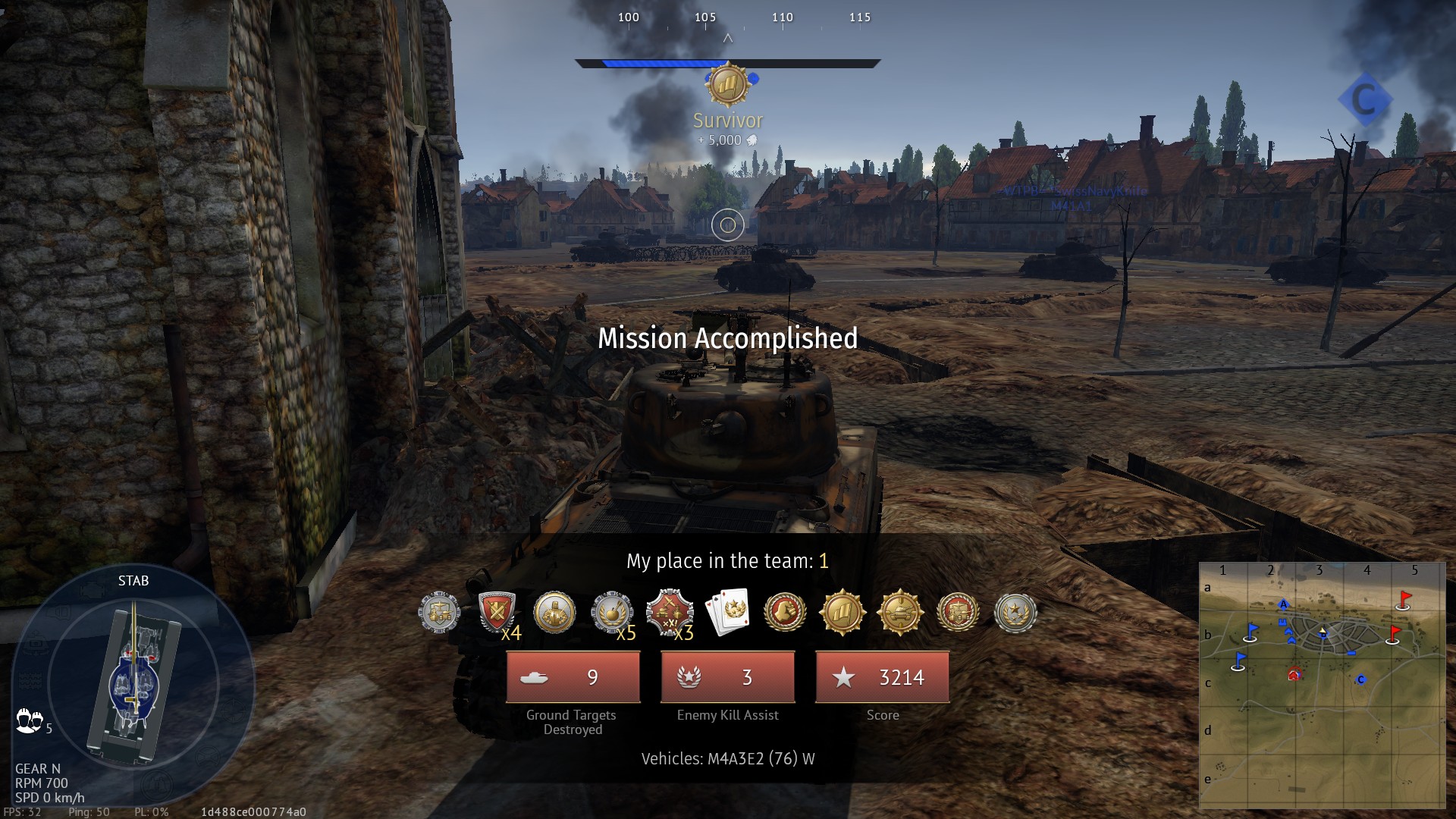Select the red shield crossed-swords award
Viewport: 1456px width, 819px height.
[x=497, y=612]
